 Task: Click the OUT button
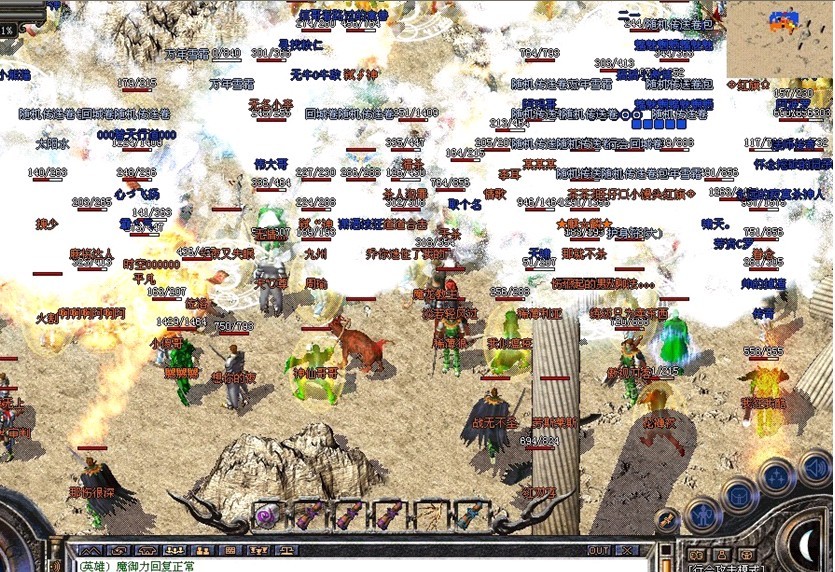point(599,550)
